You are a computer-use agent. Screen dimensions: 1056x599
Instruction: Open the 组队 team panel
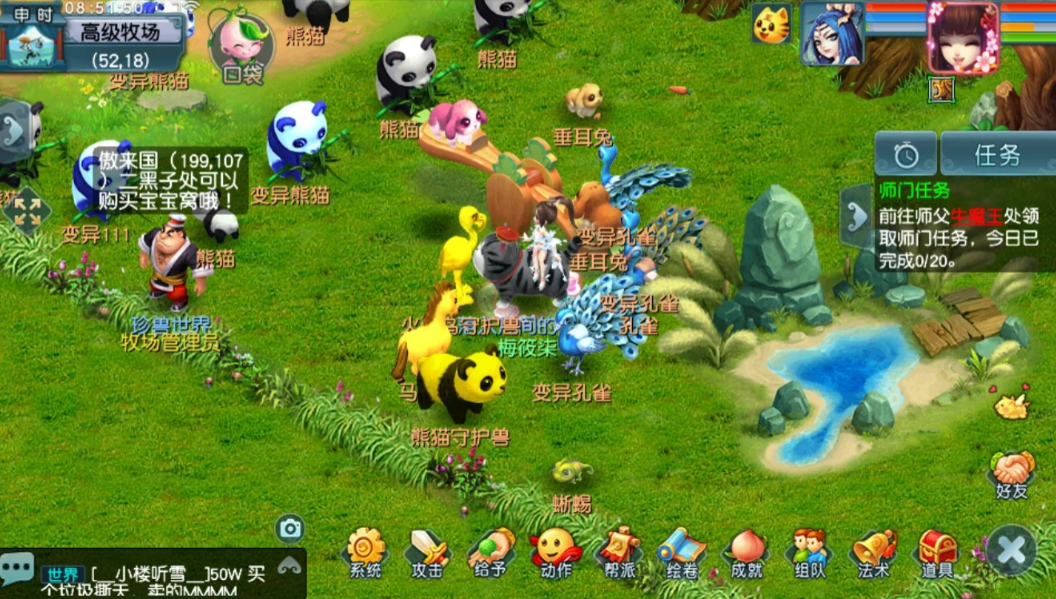pyautogui.click(x=808, y=549)
